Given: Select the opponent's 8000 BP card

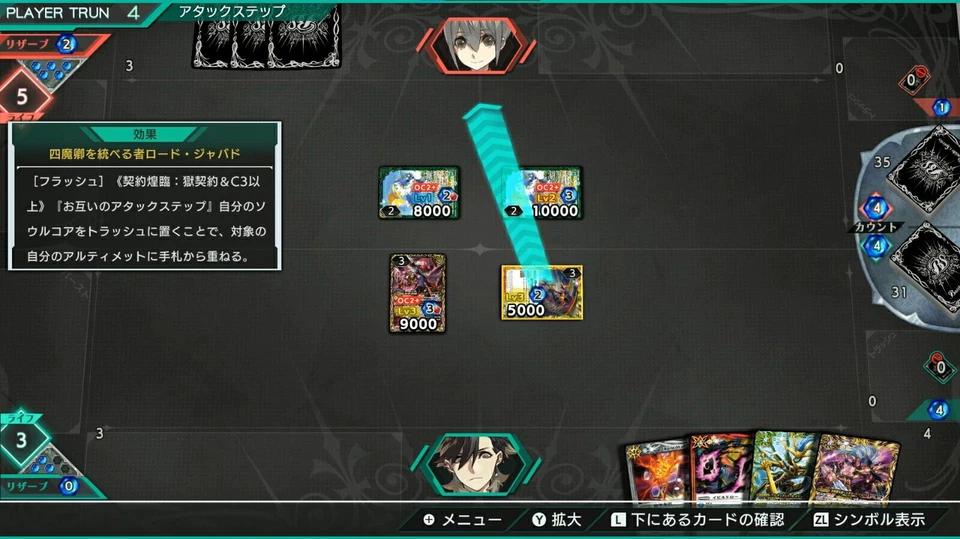Looking at the screenshot, I should coord(419,193).
